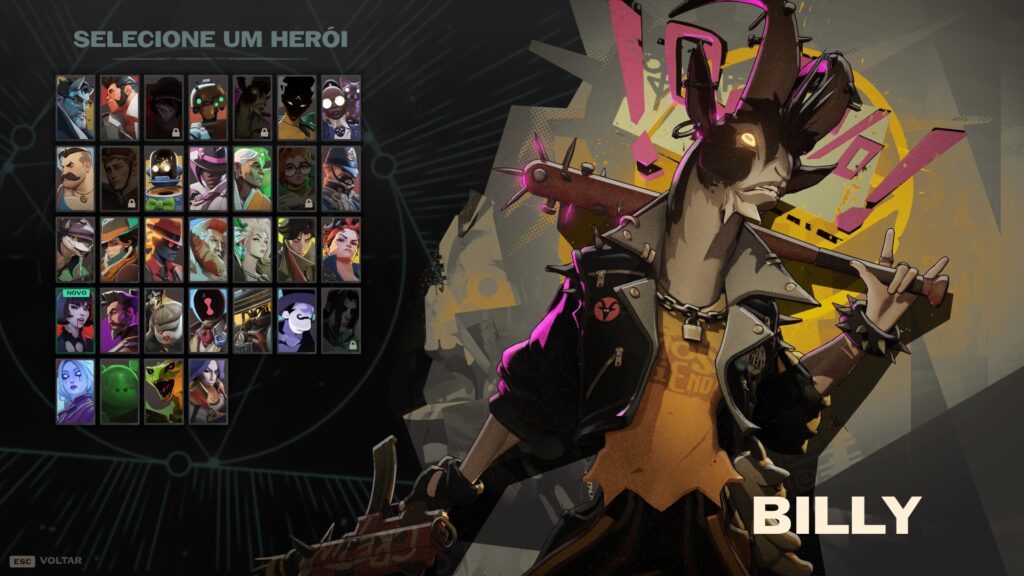
Task: Select the flaming hero in the red hat
Action: tap(164, 249)
